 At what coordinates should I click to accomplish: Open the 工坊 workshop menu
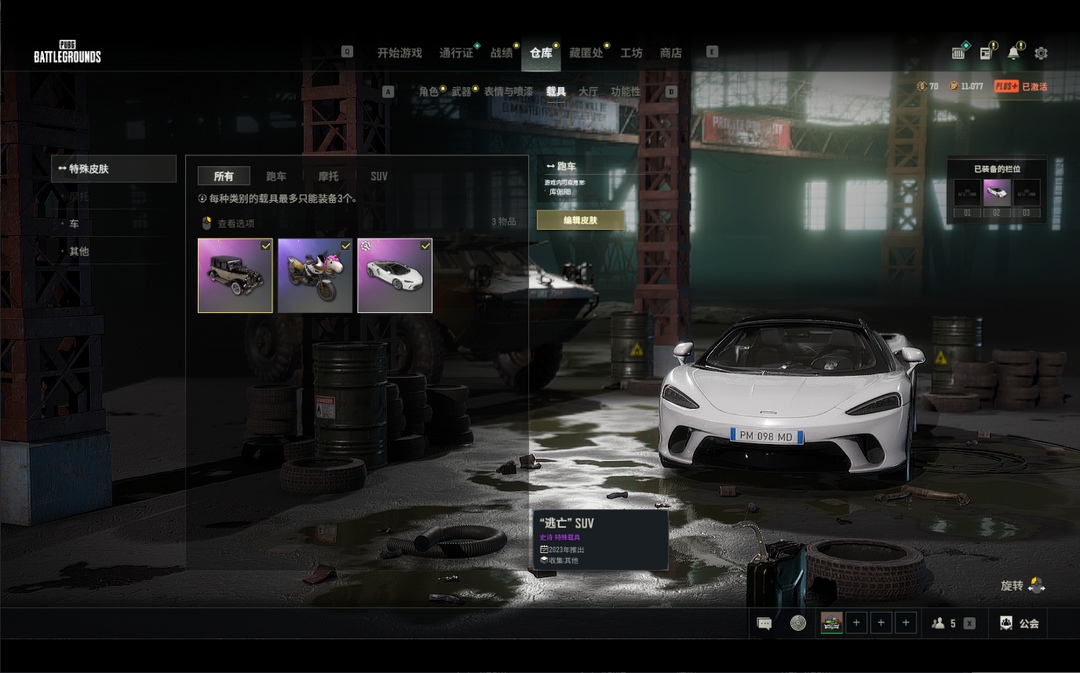(631, 53)
